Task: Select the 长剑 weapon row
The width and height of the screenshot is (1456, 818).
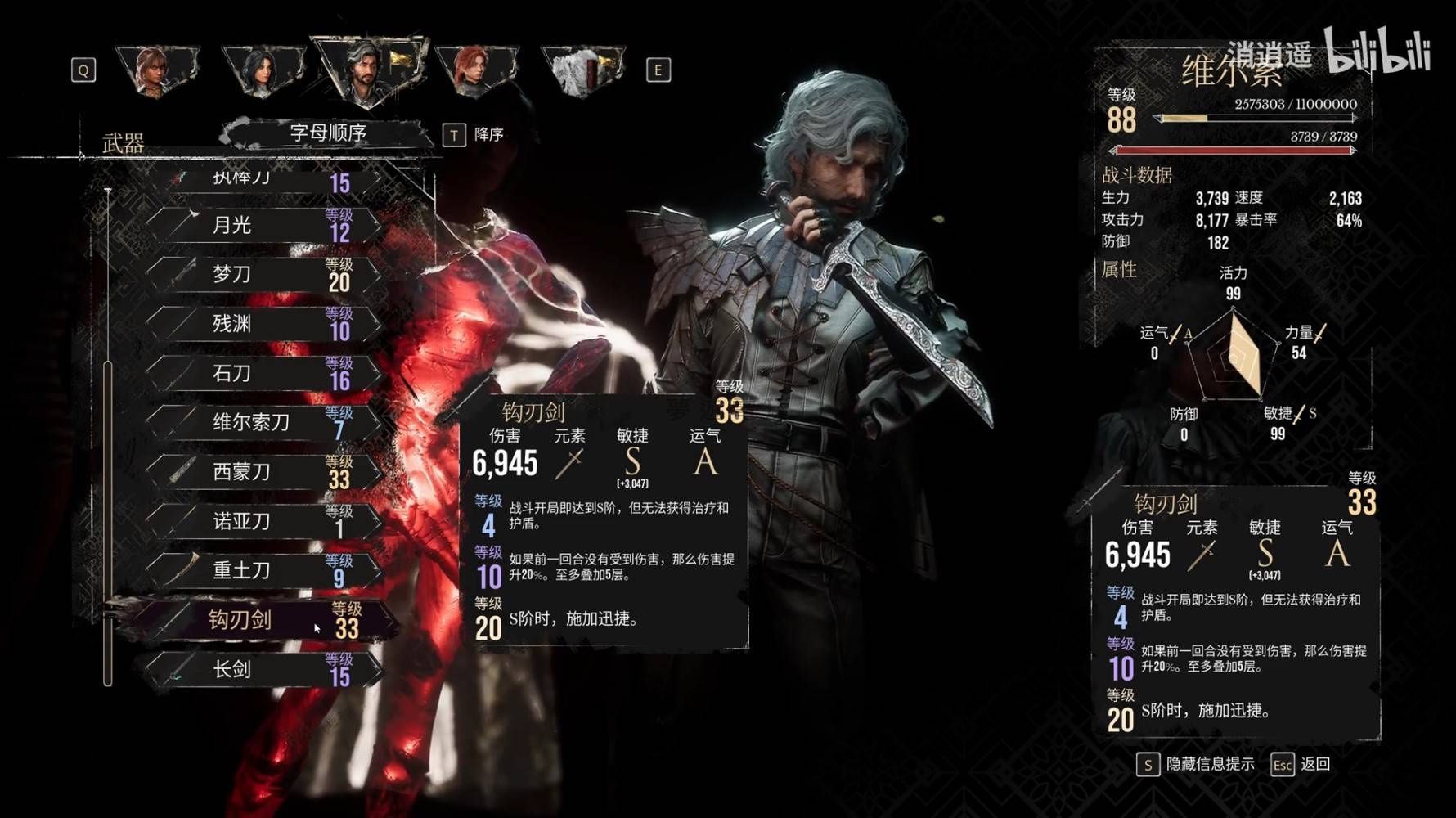Action: click(262, 670)
